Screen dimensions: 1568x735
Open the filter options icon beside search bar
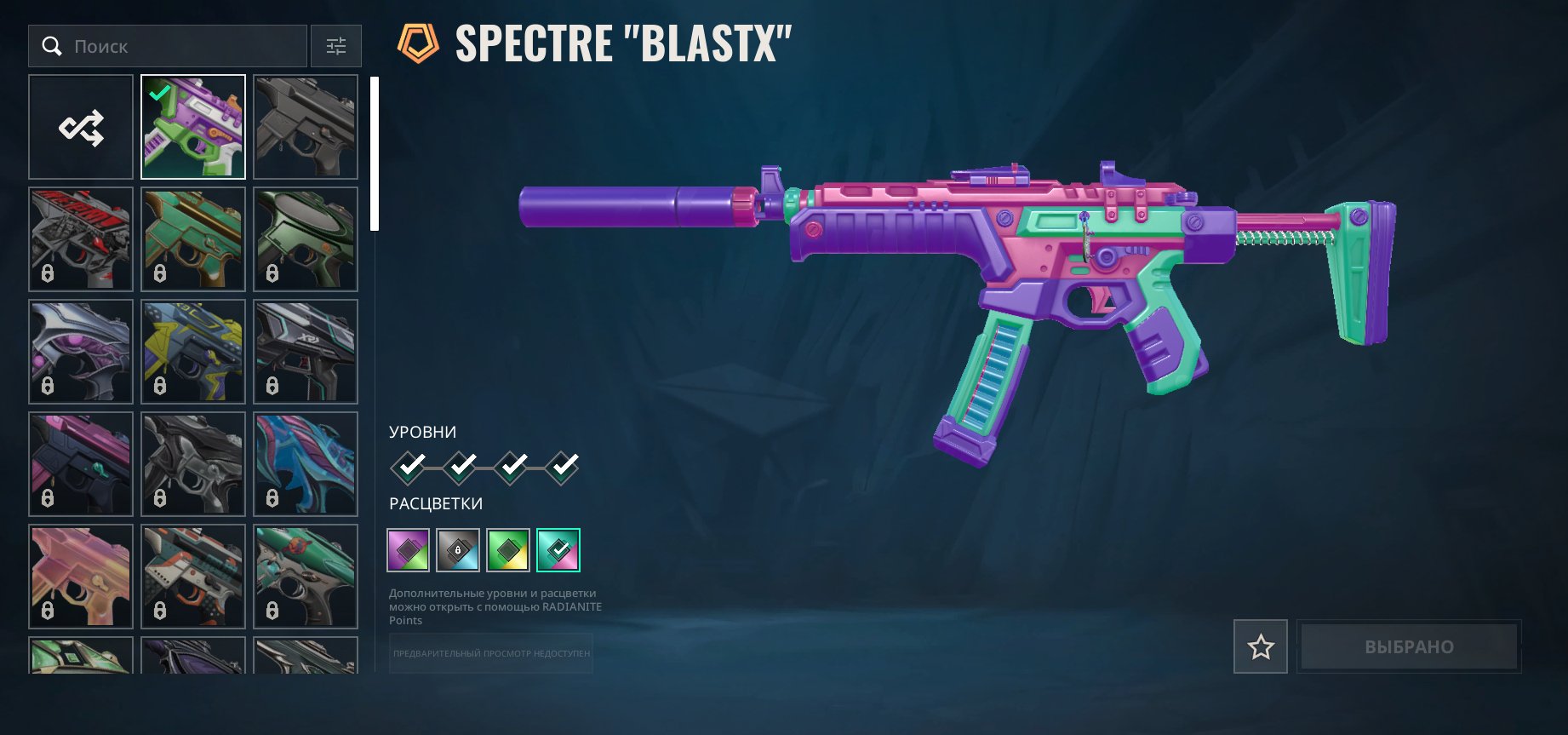336,46
